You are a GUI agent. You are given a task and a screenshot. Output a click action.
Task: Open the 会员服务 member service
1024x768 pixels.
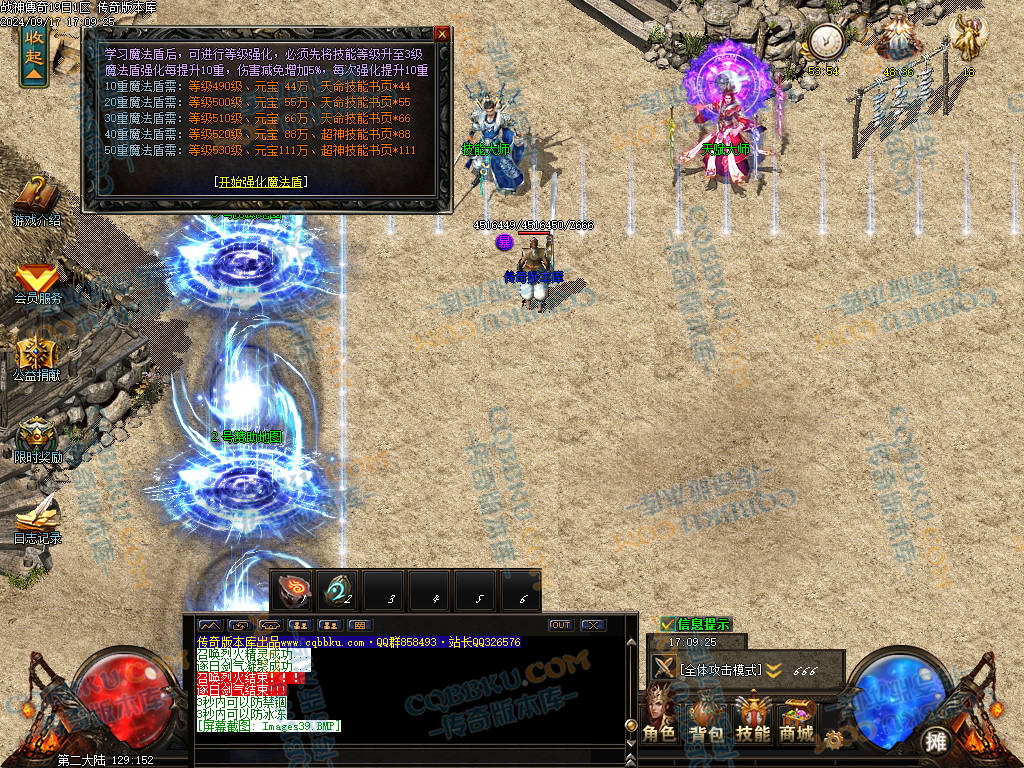pyautogui.click(x=37, y=281)
